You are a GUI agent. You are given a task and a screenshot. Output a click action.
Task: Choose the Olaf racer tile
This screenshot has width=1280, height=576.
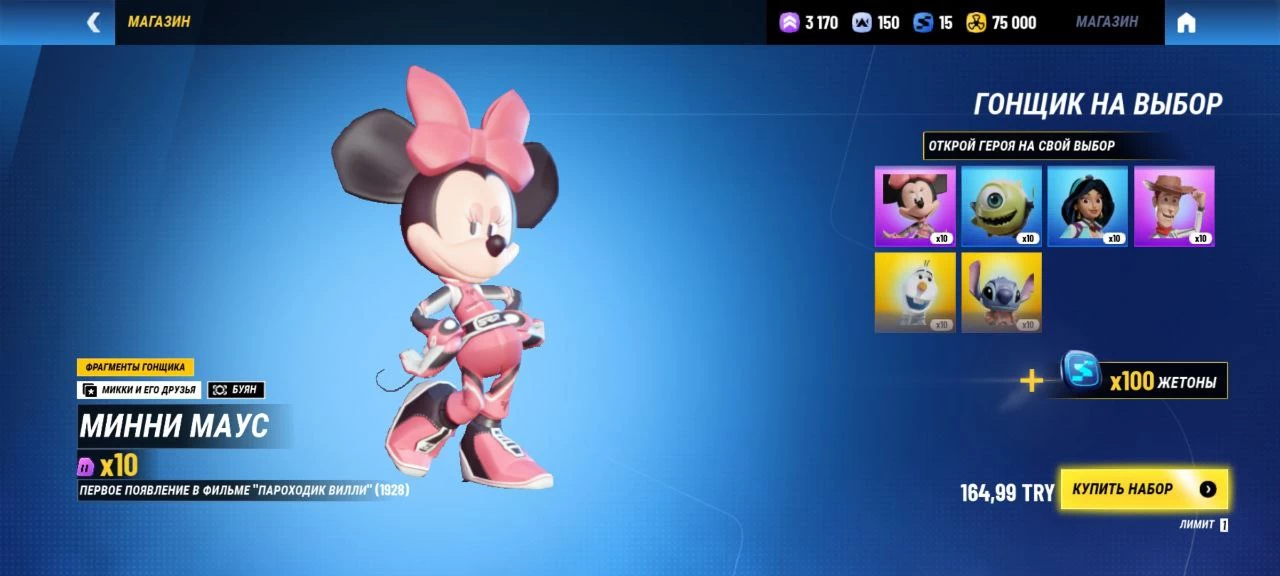coord(915,292)
